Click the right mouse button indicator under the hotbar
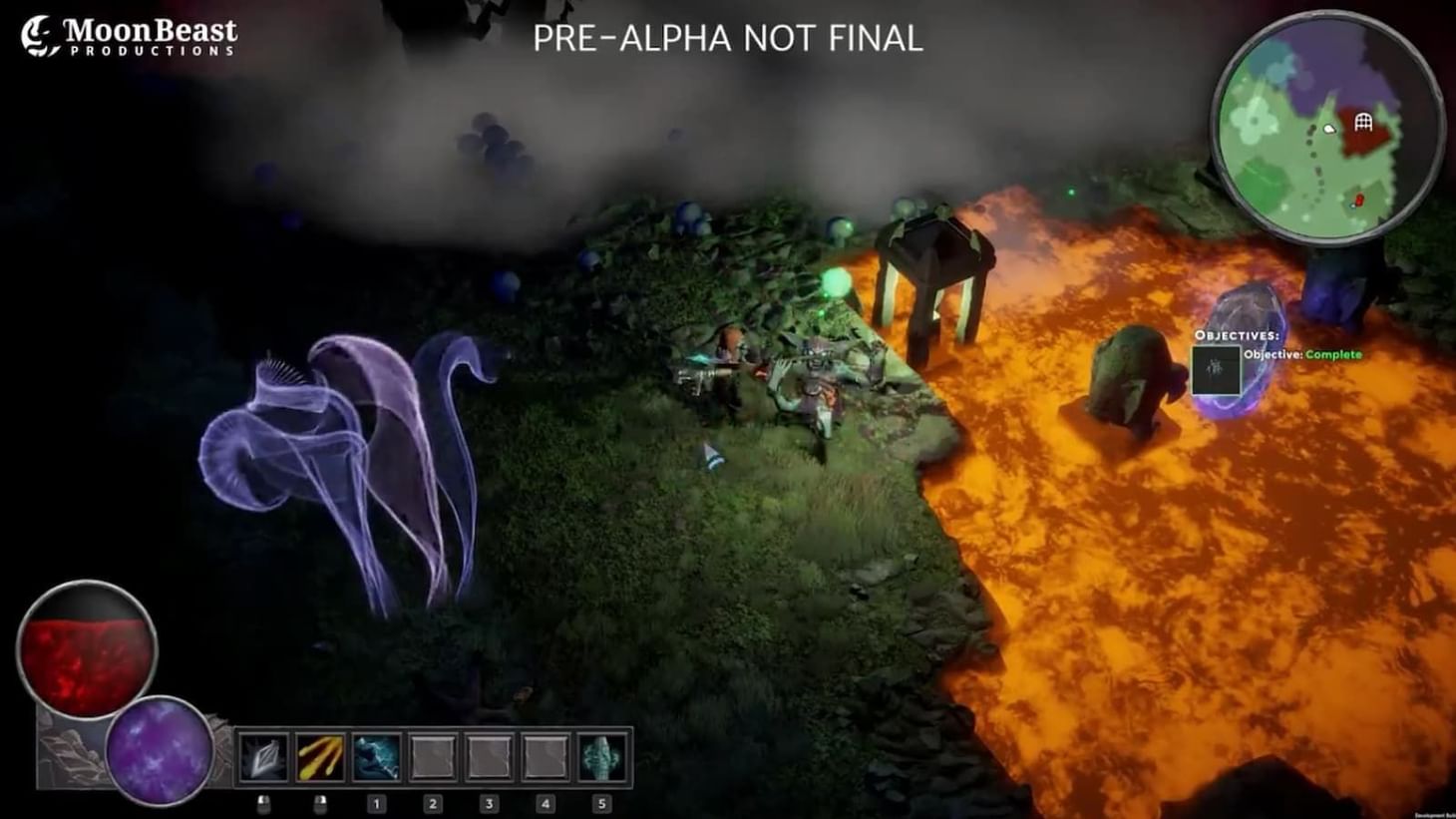 pos(322,803)
